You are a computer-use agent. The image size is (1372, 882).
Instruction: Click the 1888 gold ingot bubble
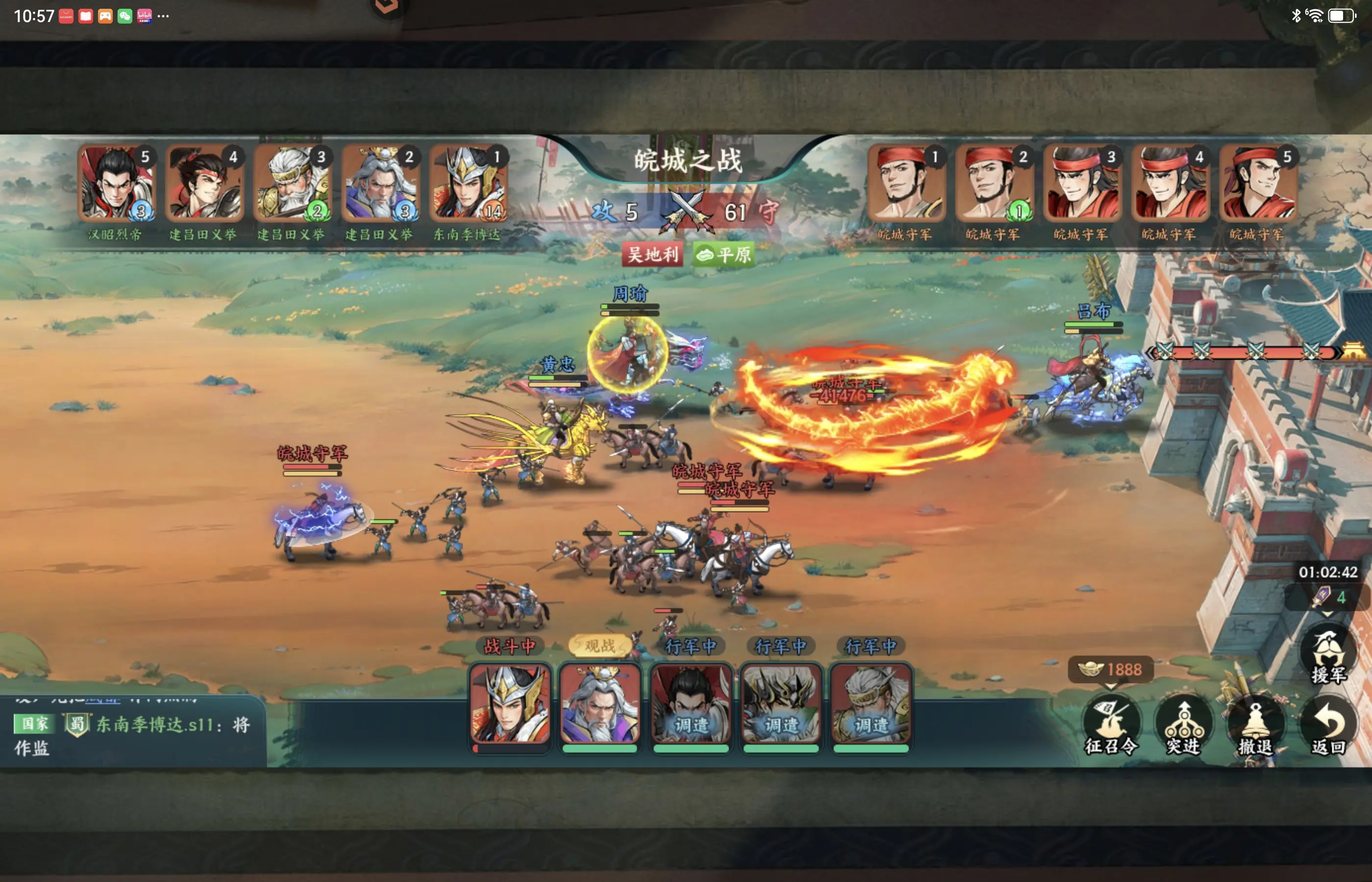[x=1110, y=669]
